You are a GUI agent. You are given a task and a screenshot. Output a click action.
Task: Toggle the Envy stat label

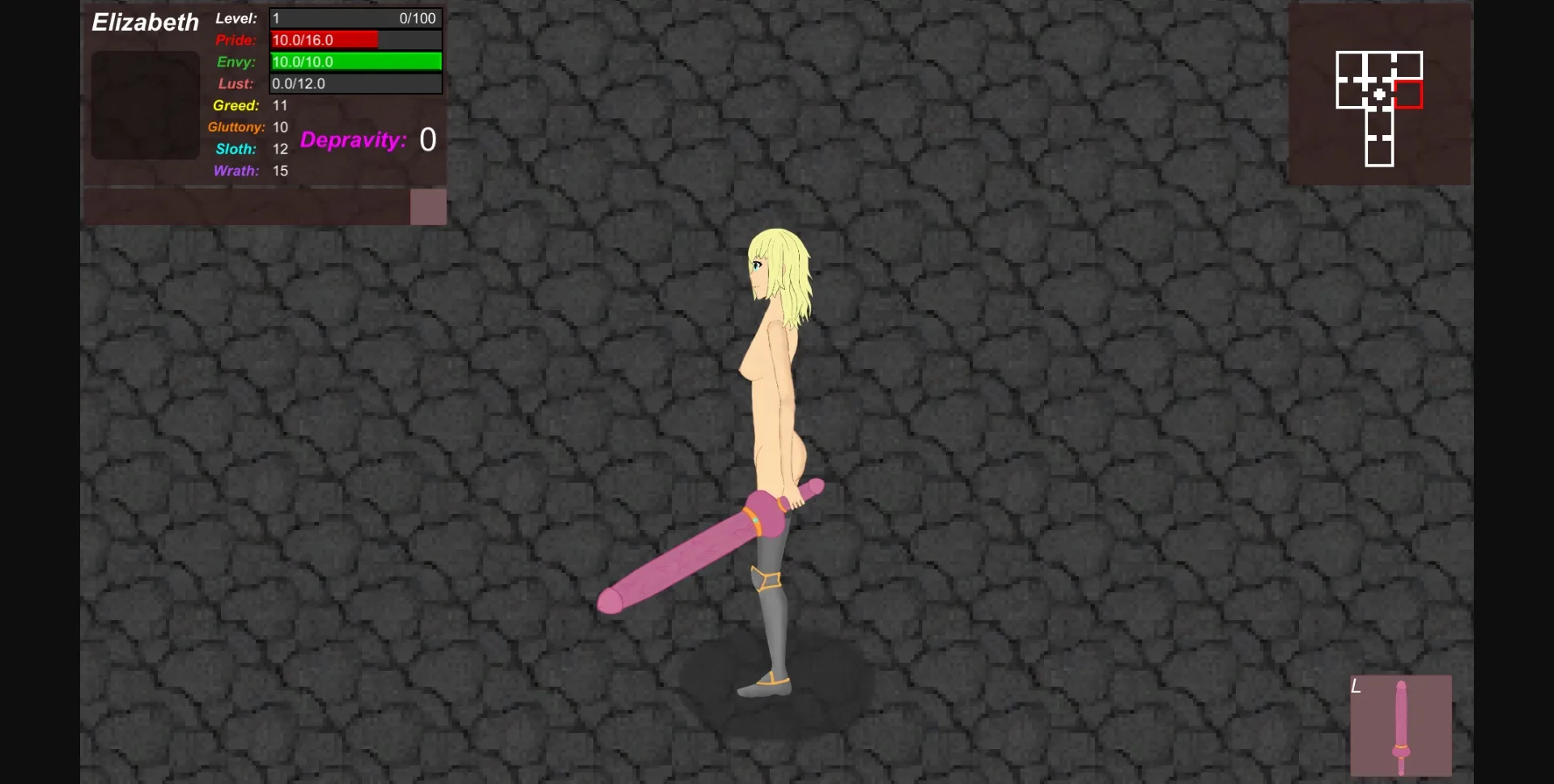click(x=234, y=61)
